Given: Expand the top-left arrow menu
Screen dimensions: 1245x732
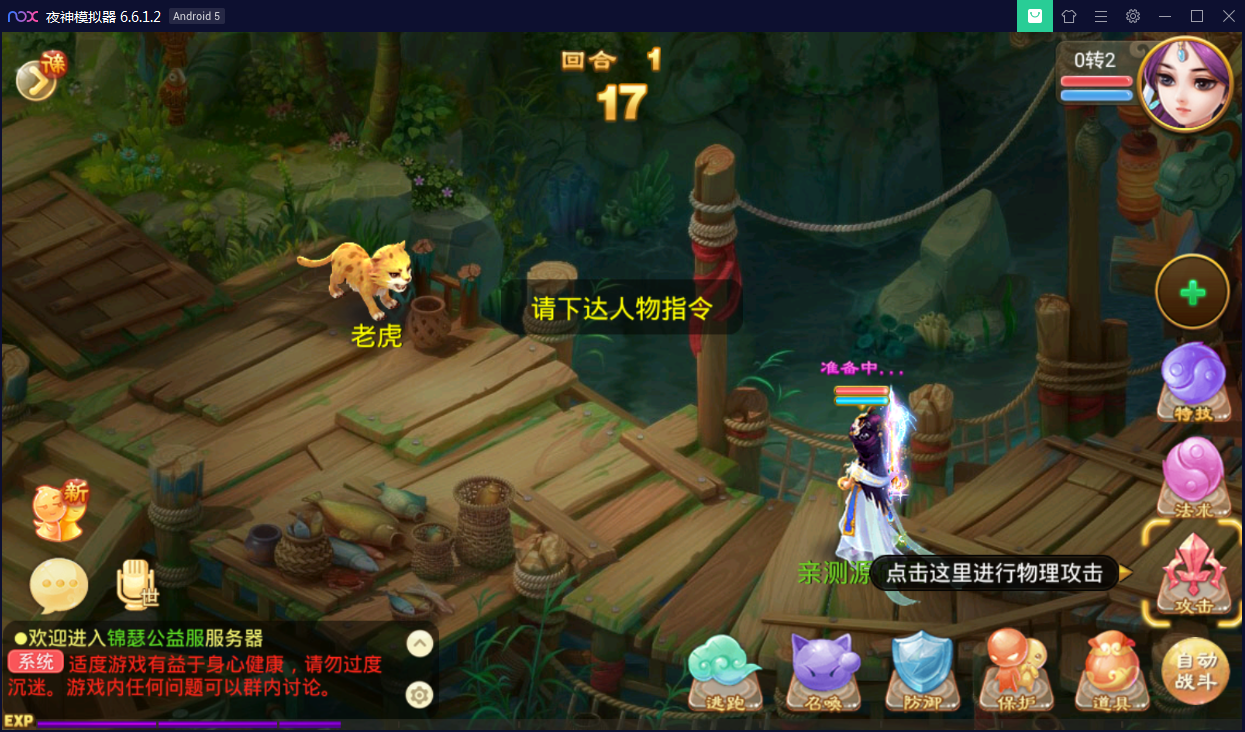Looking at the screenshot, I should [35, 82].
